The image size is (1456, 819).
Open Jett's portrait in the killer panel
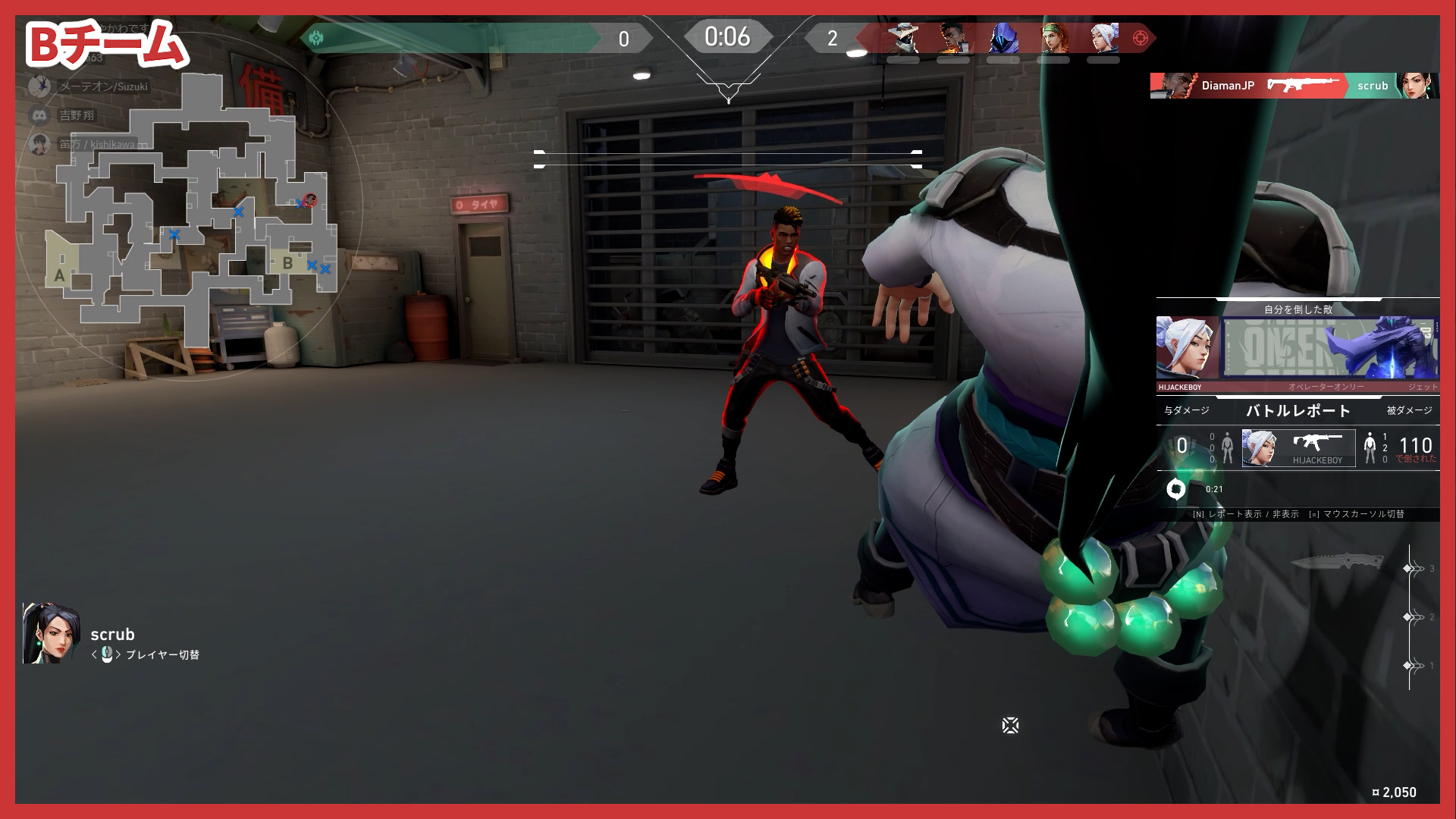1186,349
